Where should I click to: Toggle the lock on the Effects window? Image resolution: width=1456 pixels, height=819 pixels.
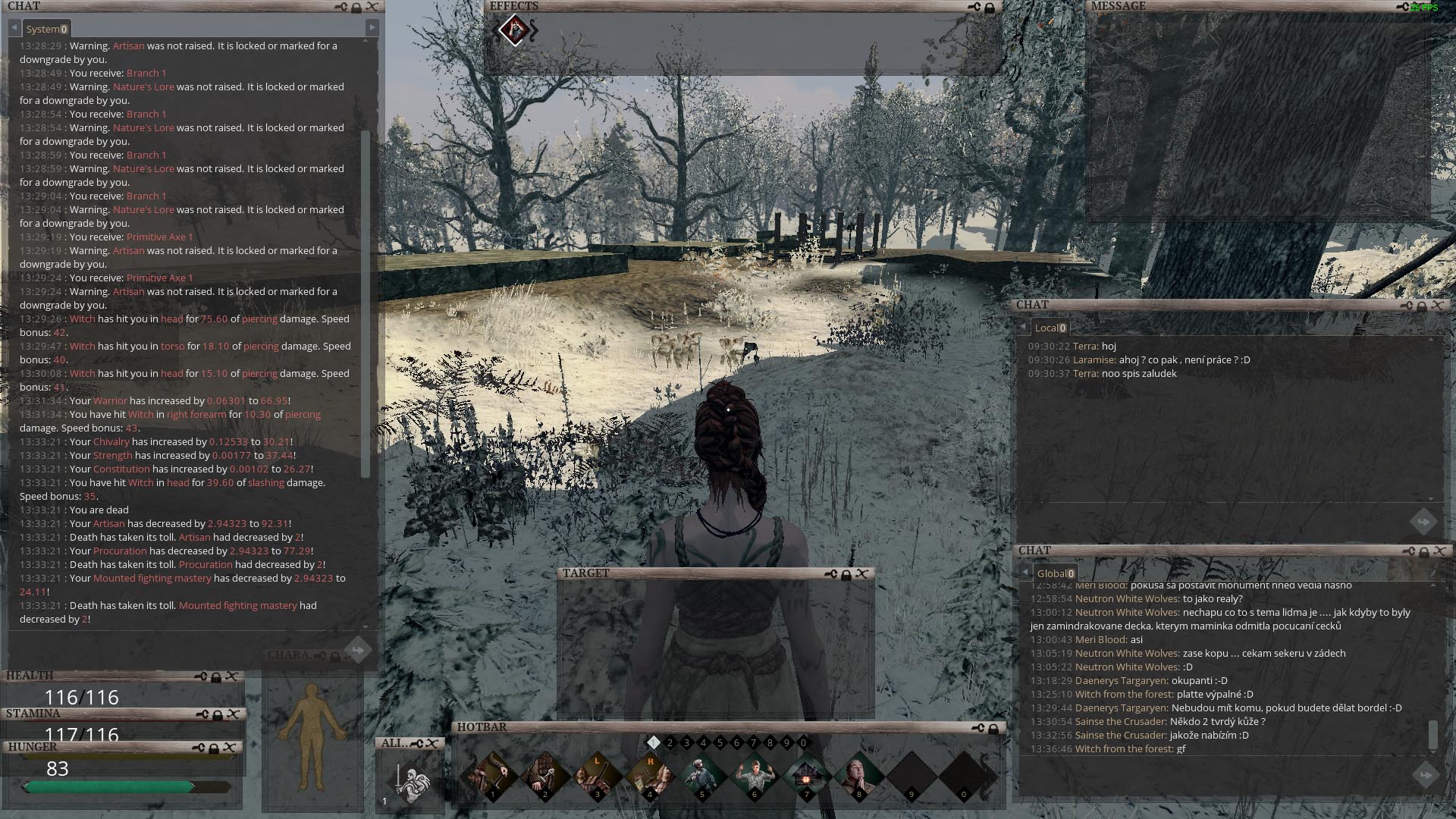pos(989,8)
